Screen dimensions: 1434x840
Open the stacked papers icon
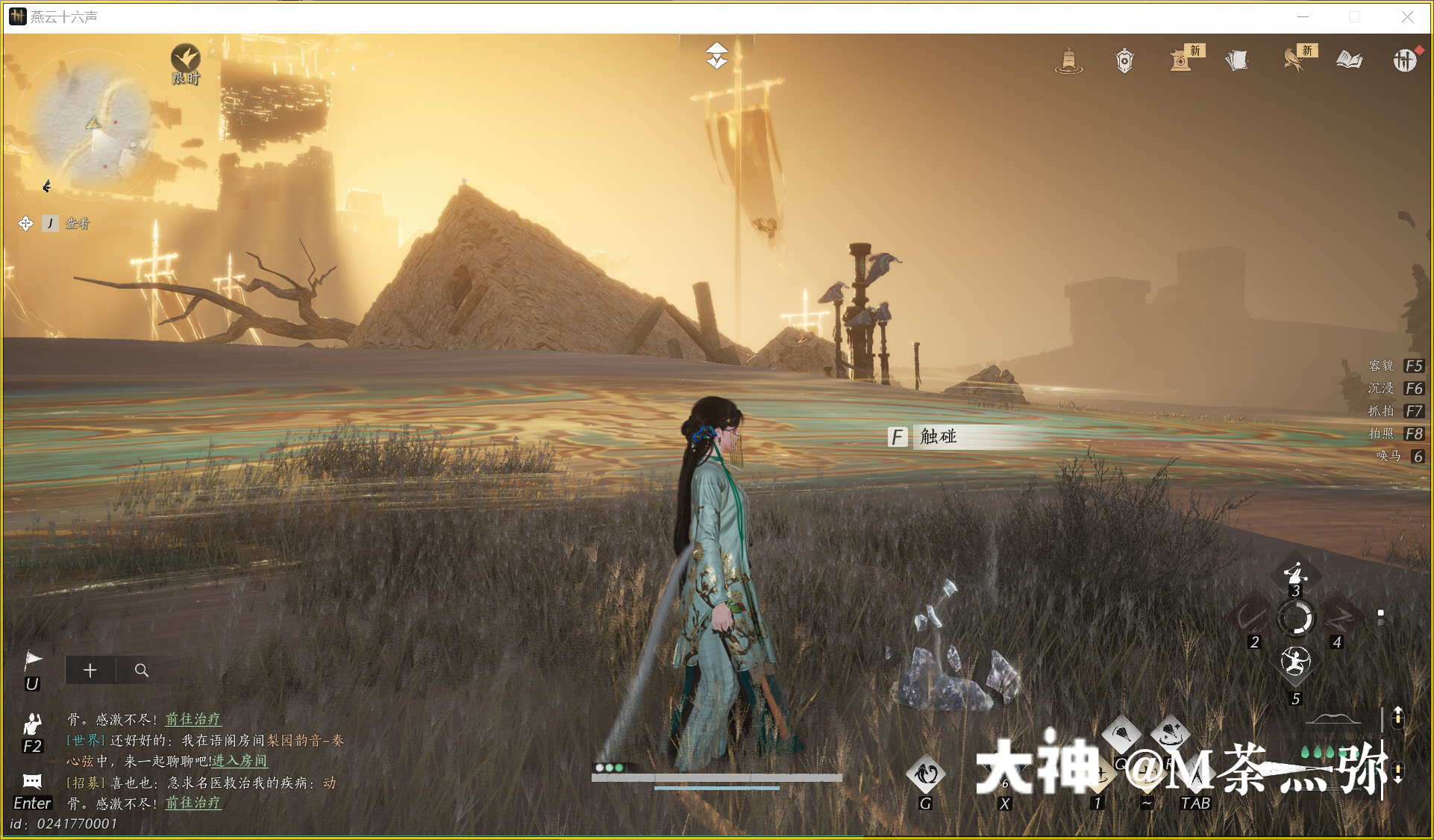click(x=1237, y=60)
